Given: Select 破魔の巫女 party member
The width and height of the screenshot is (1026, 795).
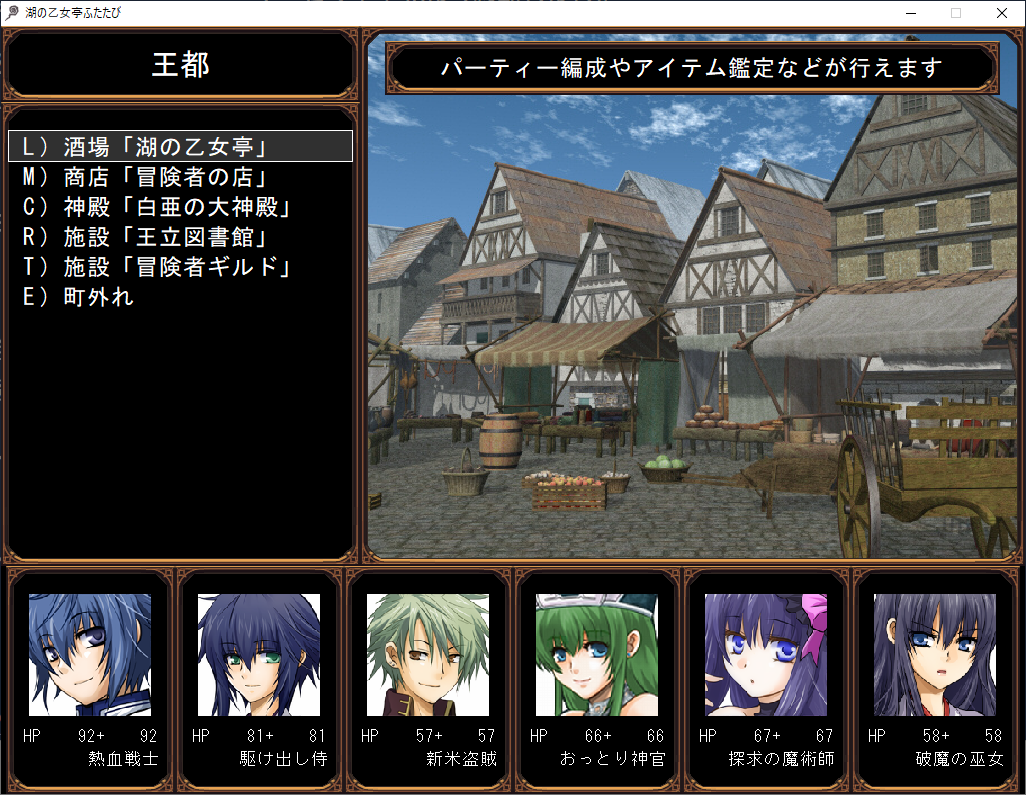Looking at the screenshot, I should tap(935, 655).
